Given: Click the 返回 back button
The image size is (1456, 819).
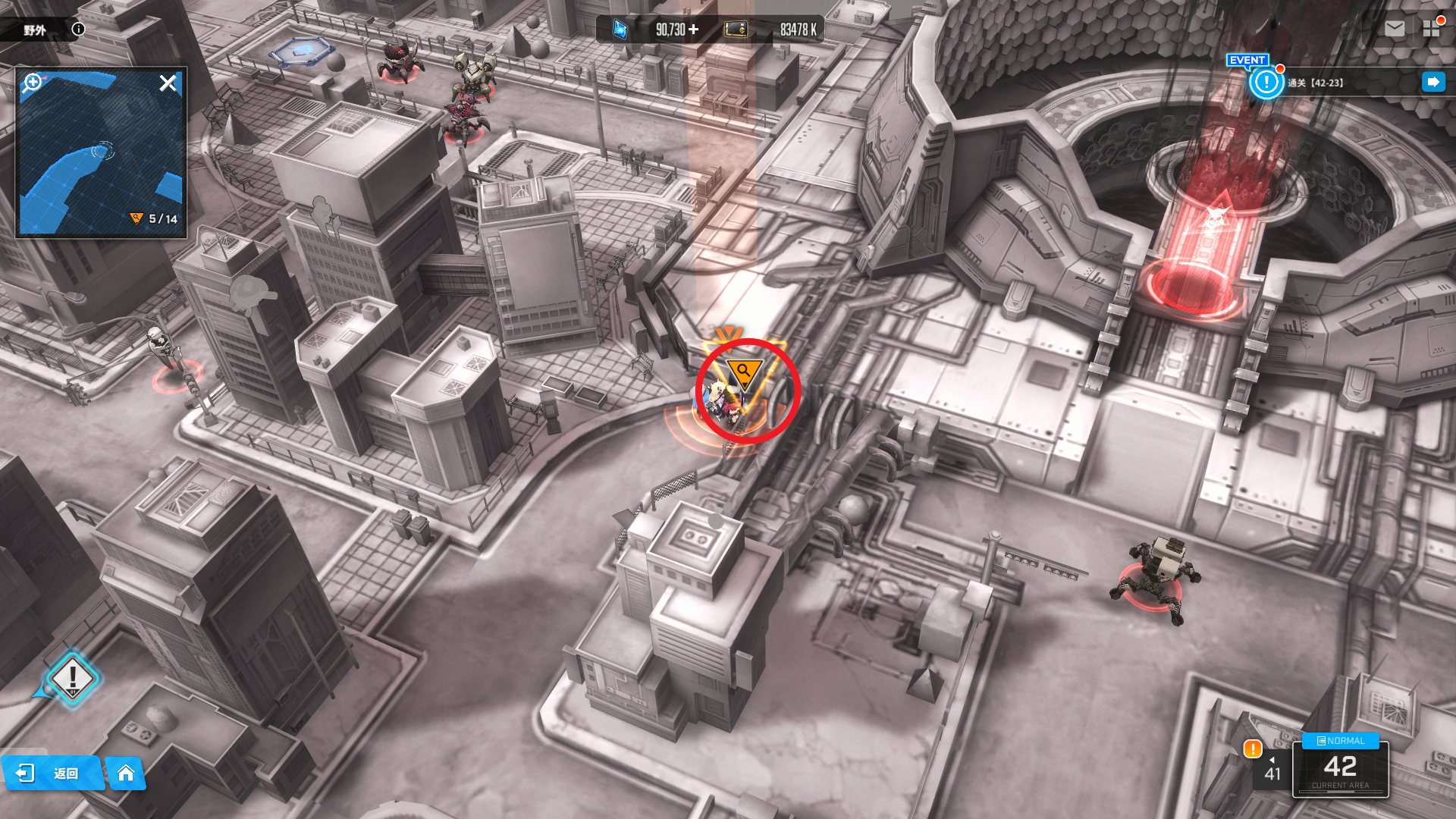Looking at the screenshot, I should coord(52,773).
